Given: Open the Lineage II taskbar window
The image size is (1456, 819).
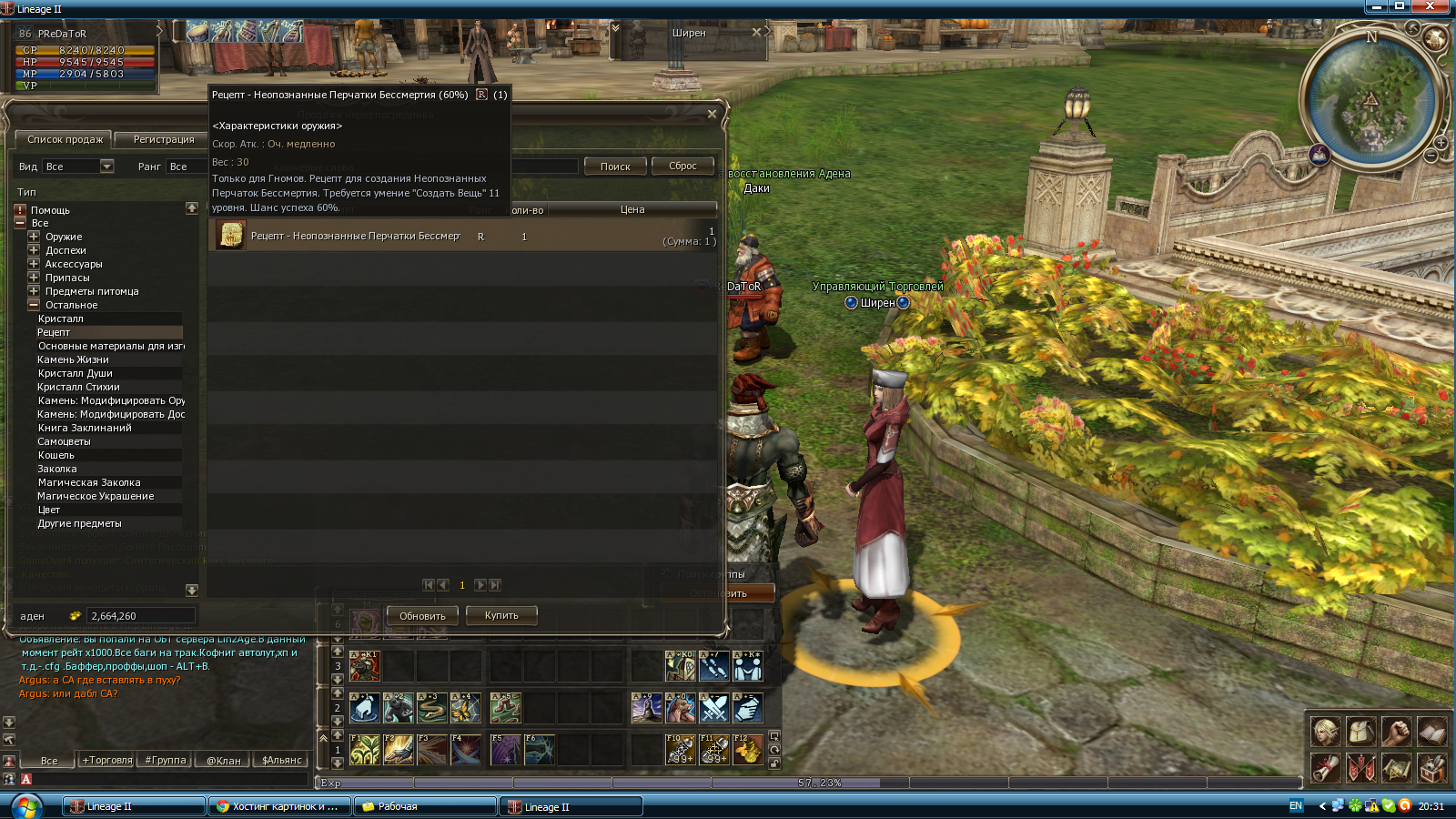Looking at the screenshot, I should [134, 806].
